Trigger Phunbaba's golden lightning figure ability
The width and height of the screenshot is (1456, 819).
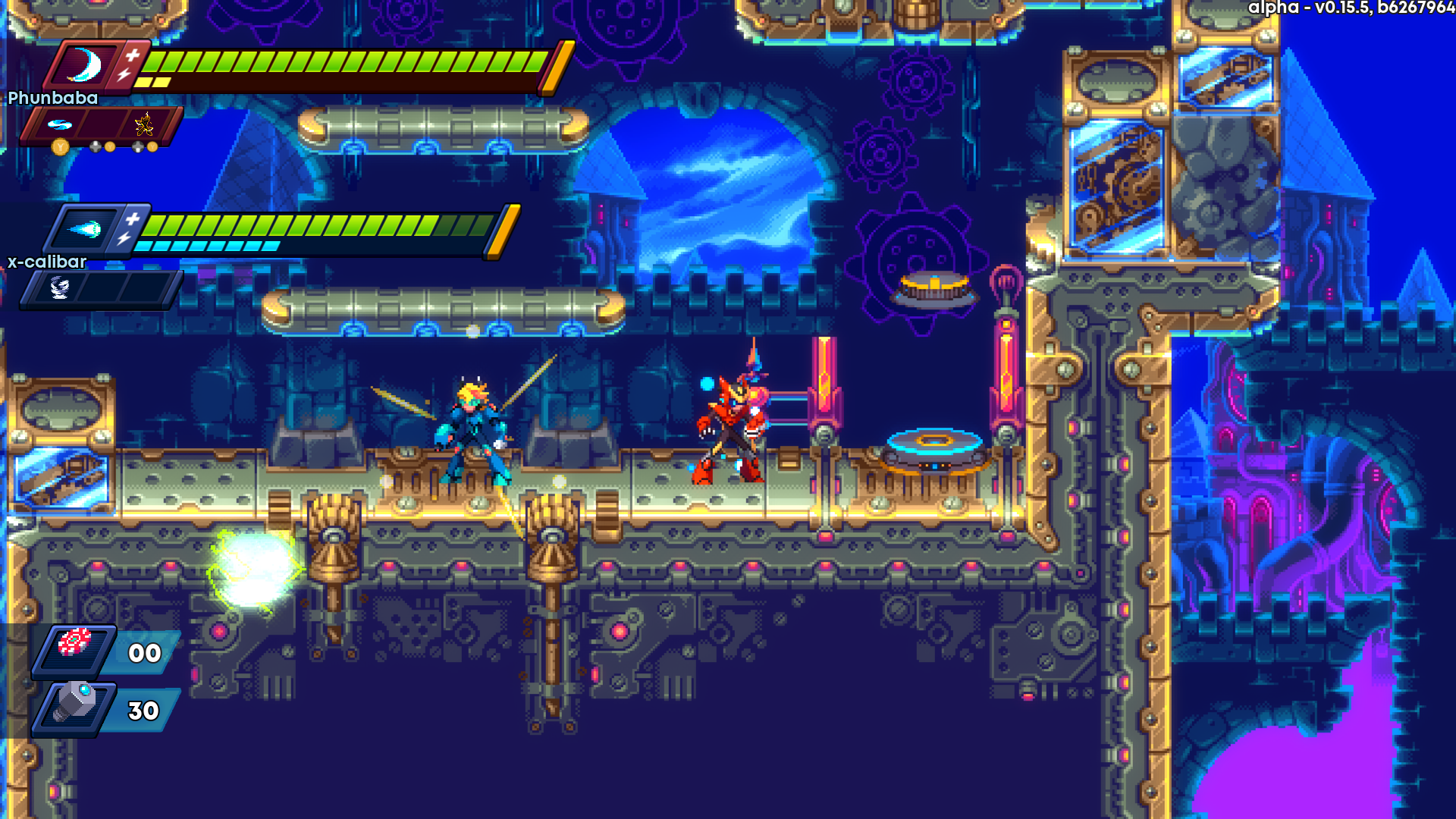144,124
